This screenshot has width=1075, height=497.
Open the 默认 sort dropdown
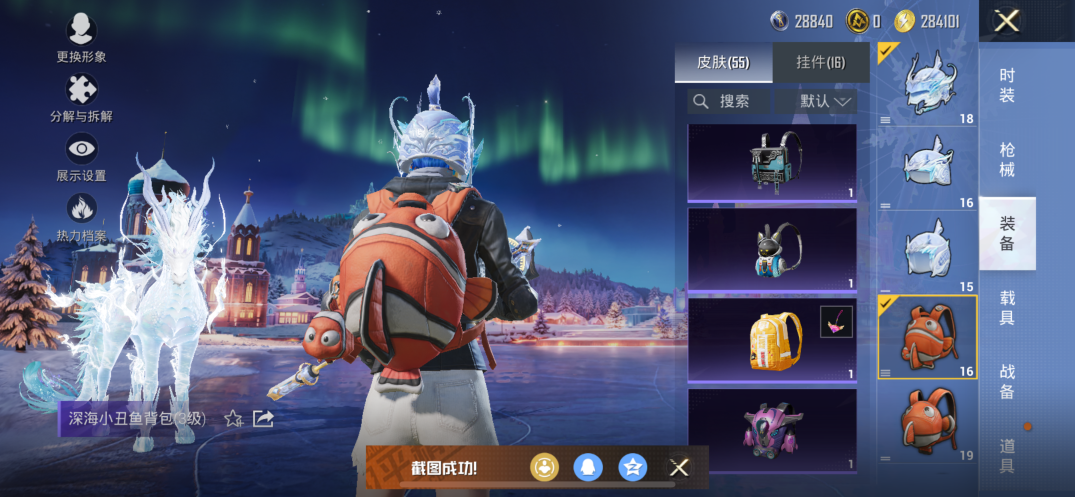click(x=827, y=101)
